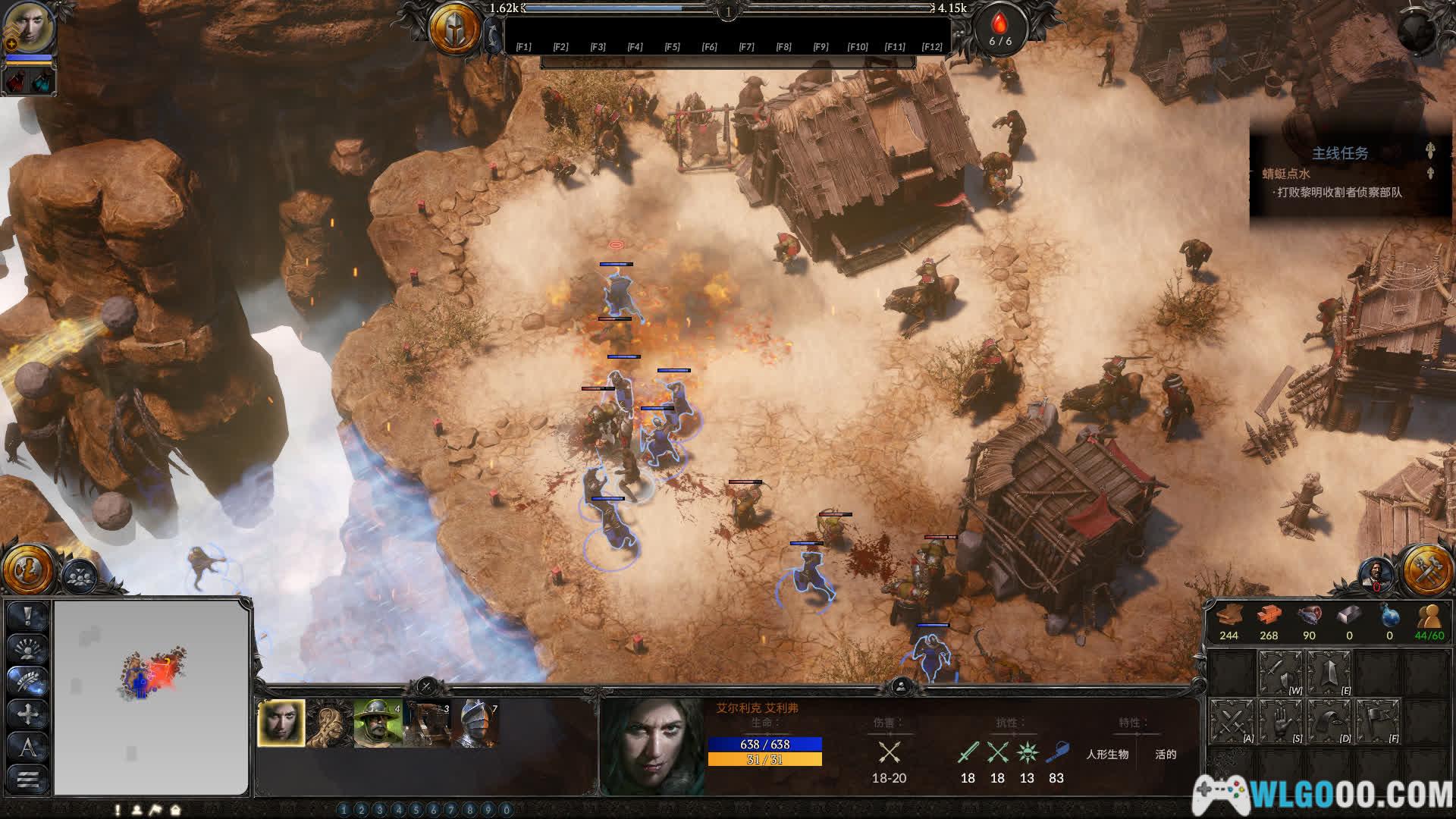Use the teal mana potion
Viewport: 1456px width, 819px height.
[x=41, y=81]
